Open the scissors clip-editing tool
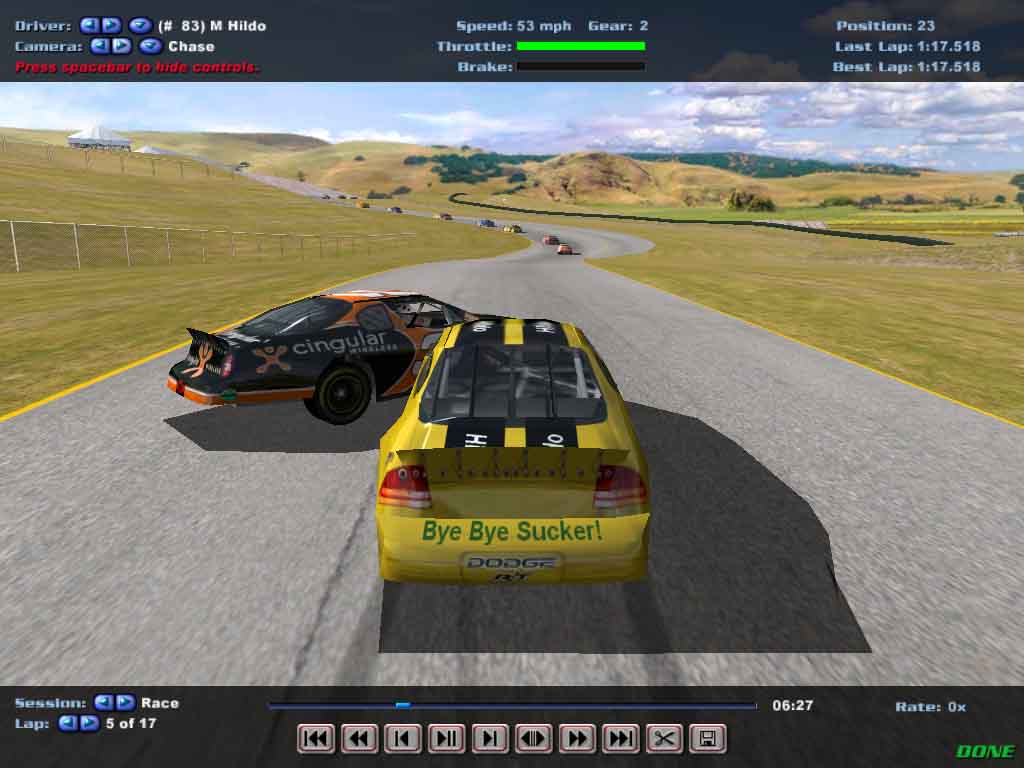 (664, 739)
